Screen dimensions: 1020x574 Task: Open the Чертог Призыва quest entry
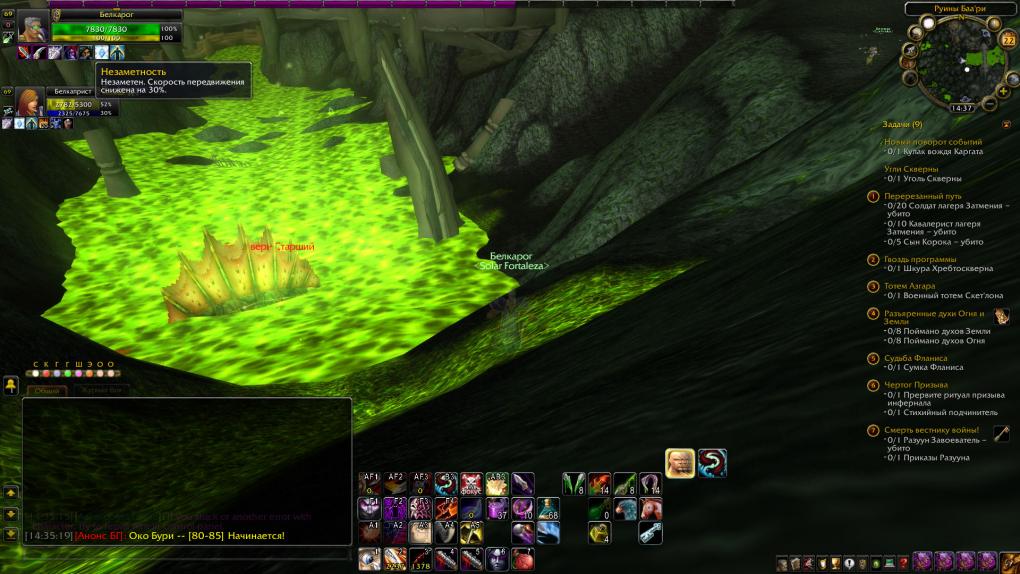916,385
